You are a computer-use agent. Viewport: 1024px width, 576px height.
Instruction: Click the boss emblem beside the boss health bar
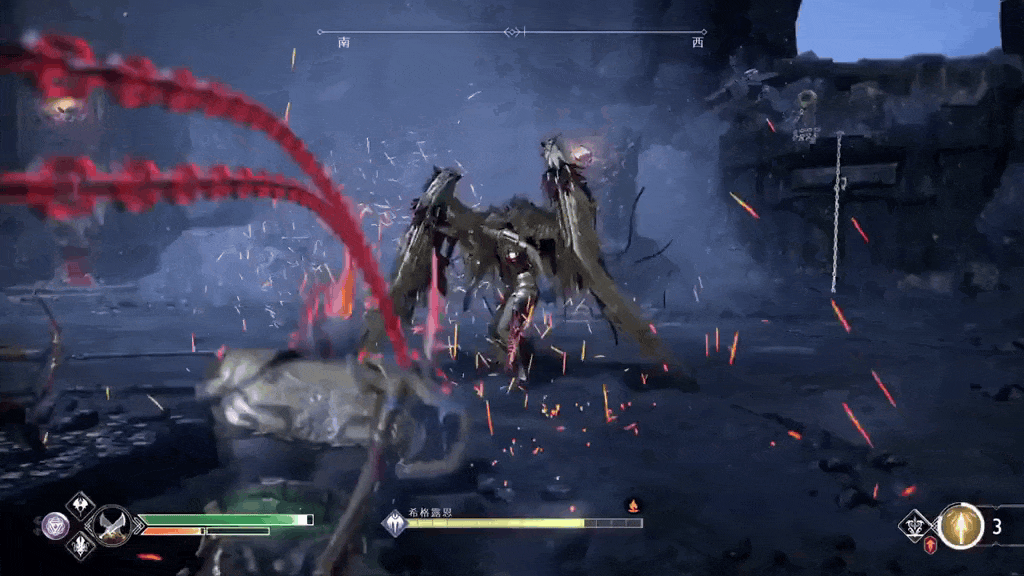click(395, 523)
